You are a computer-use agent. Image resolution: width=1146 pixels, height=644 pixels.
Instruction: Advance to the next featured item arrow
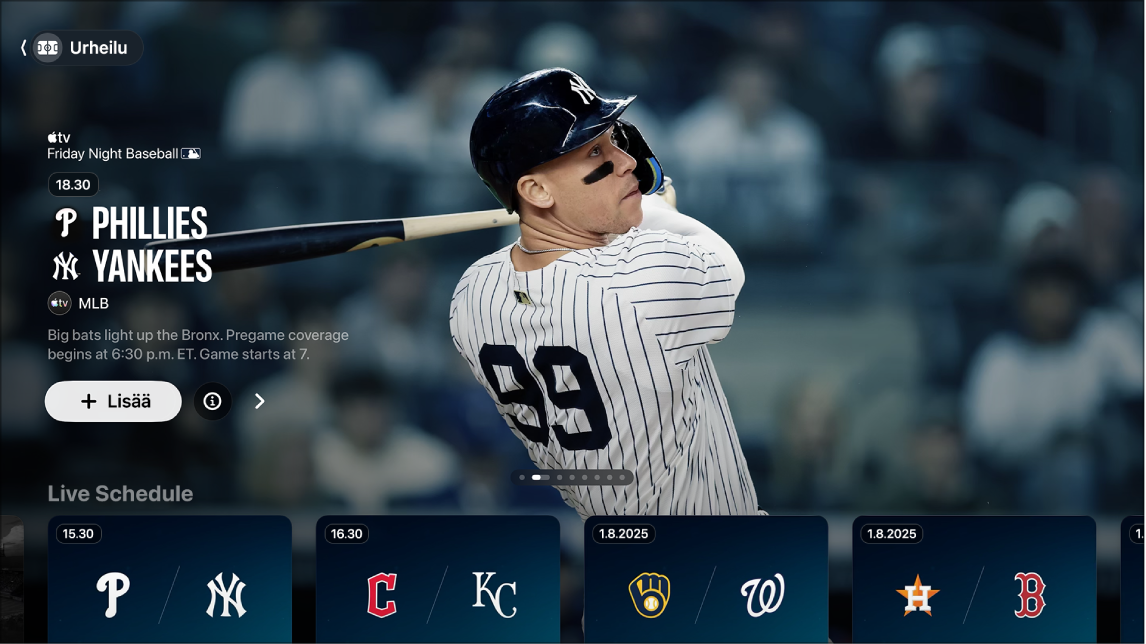(260, 401)
